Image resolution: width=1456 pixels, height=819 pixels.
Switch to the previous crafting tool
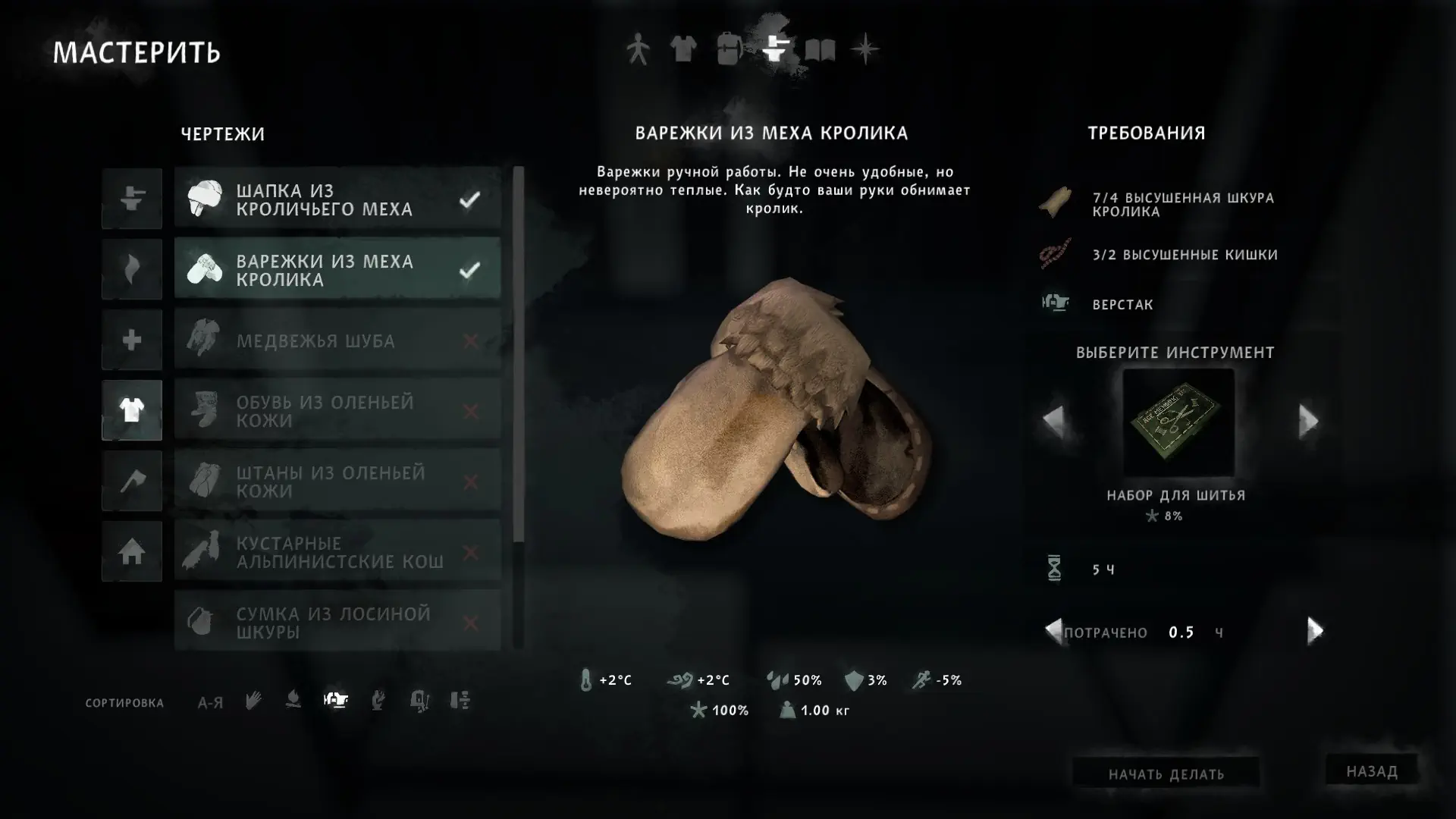pos(1053,421)
